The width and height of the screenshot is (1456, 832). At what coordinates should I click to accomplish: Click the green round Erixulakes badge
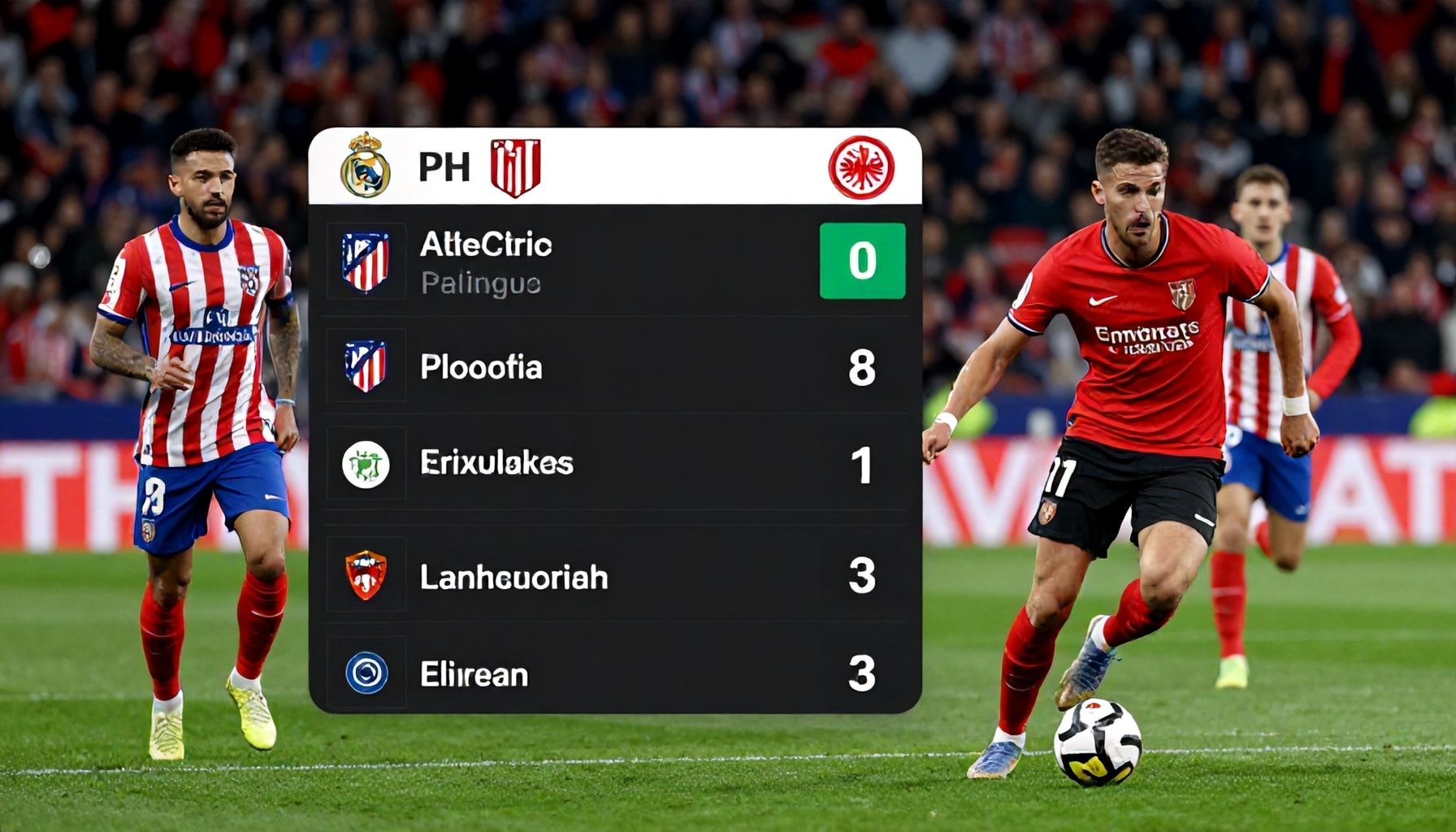(366, 465)
